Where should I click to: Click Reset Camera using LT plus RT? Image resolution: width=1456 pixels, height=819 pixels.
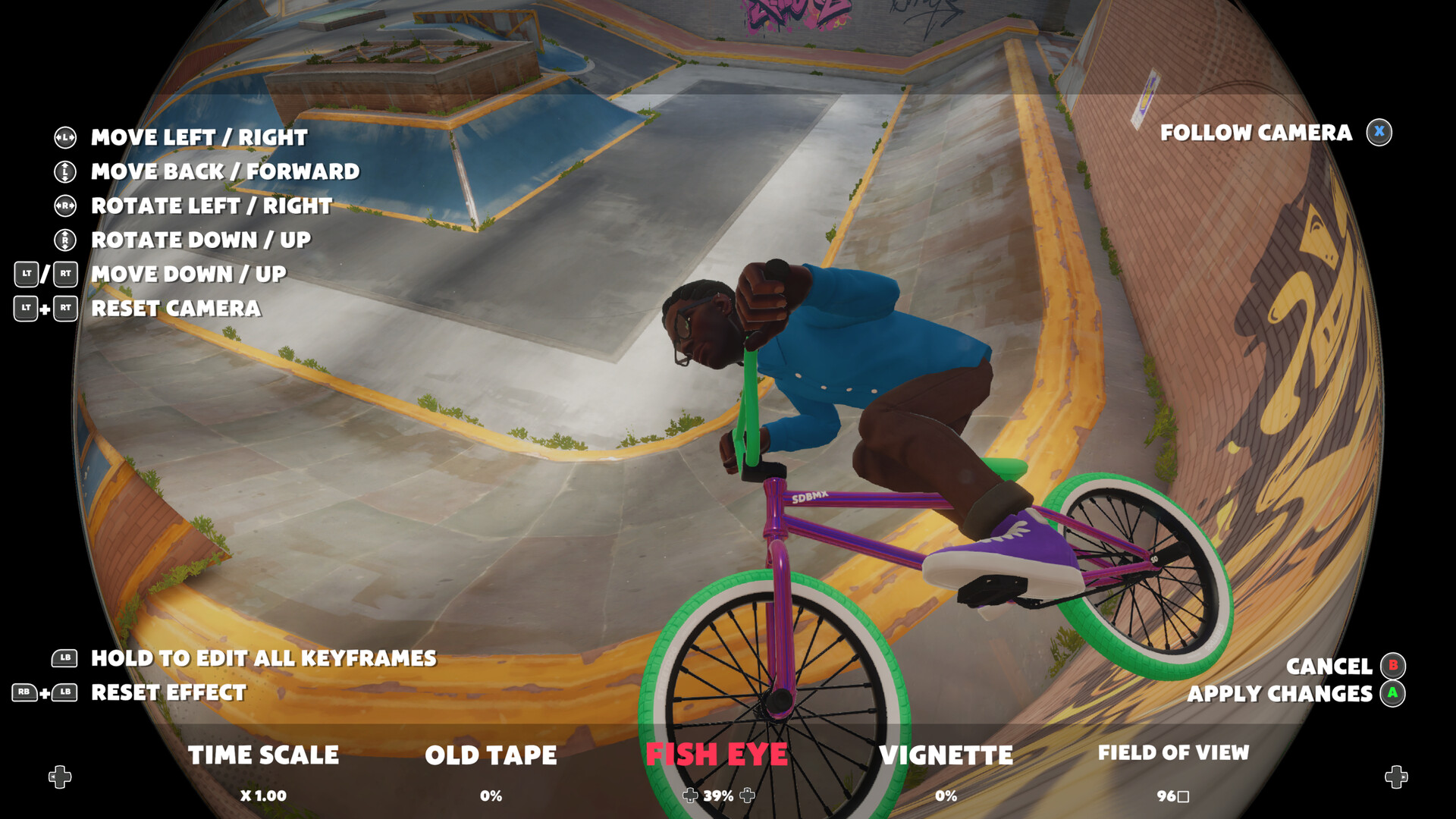45,309
